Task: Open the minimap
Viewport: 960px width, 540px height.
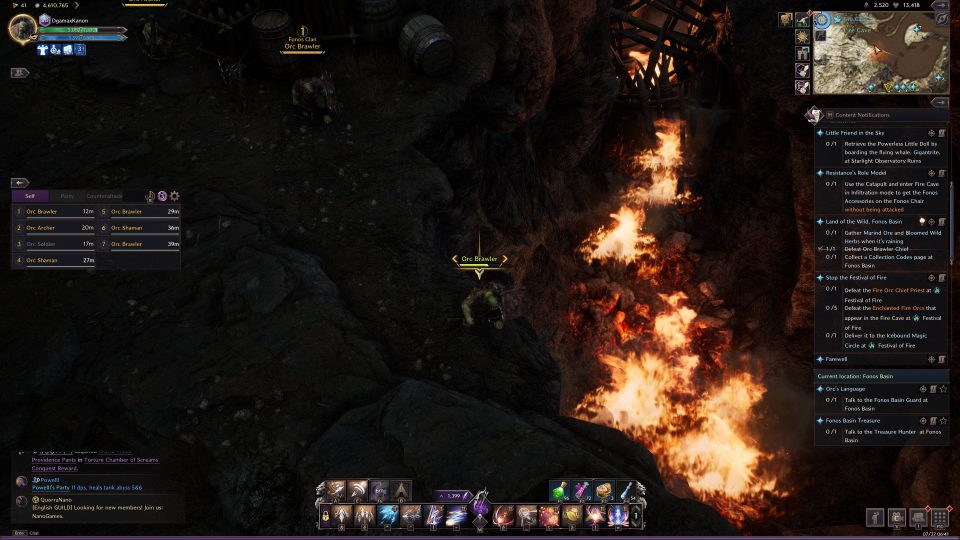Action: tap(878, 52)
